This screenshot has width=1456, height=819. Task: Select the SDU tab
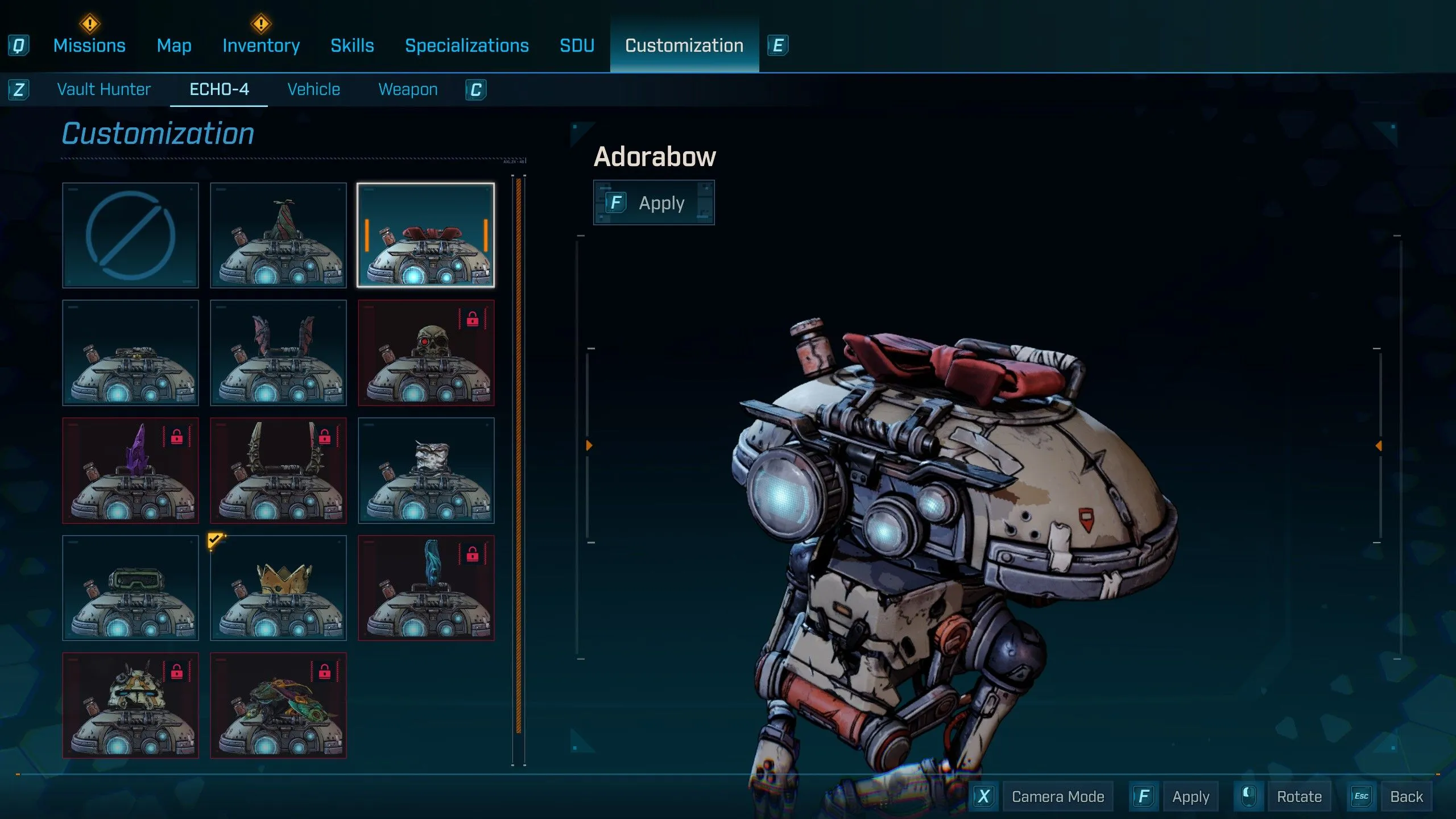coord(577,45)
